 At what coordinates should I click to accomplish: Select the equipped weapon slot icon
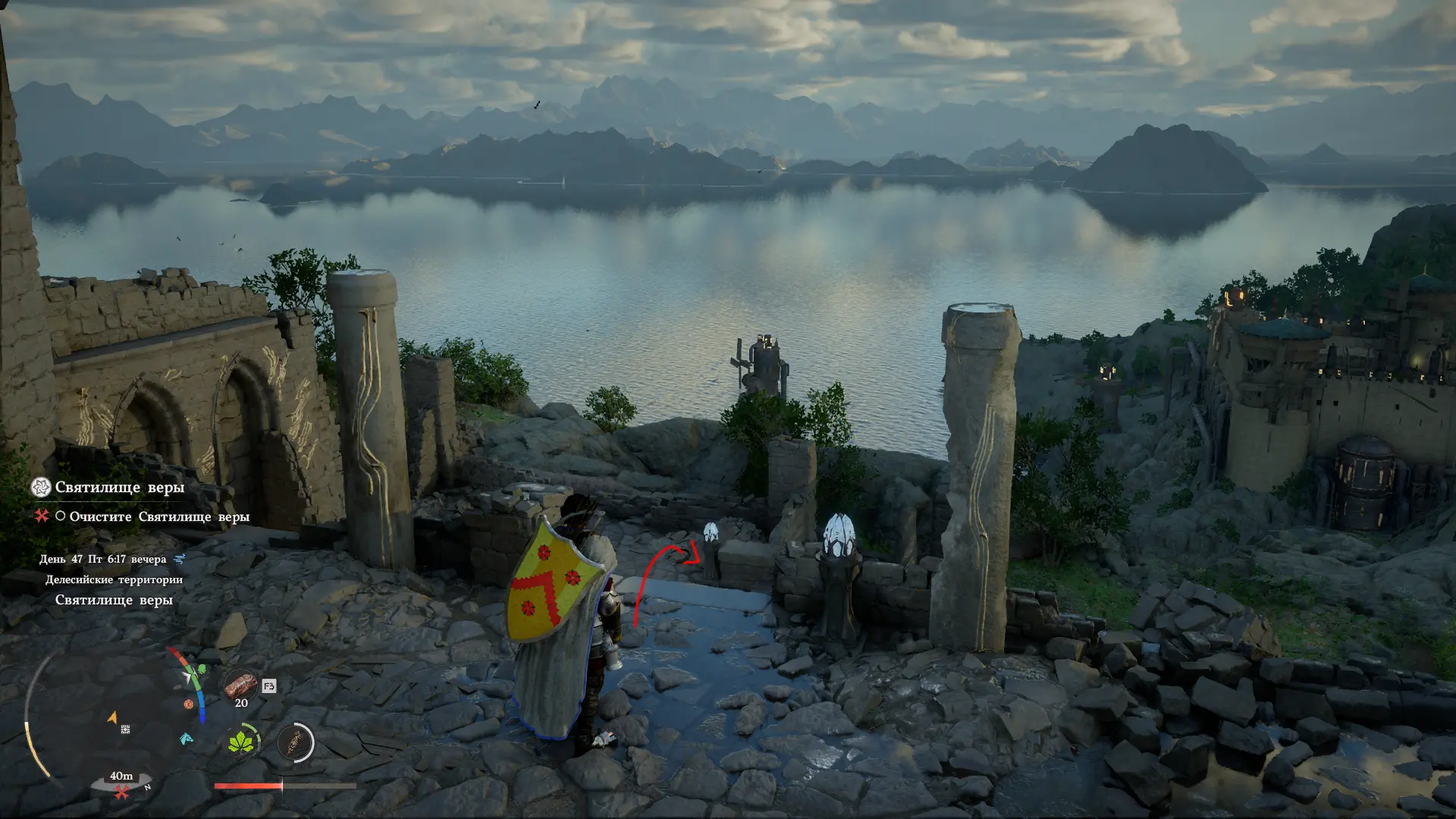click(296, 742)
